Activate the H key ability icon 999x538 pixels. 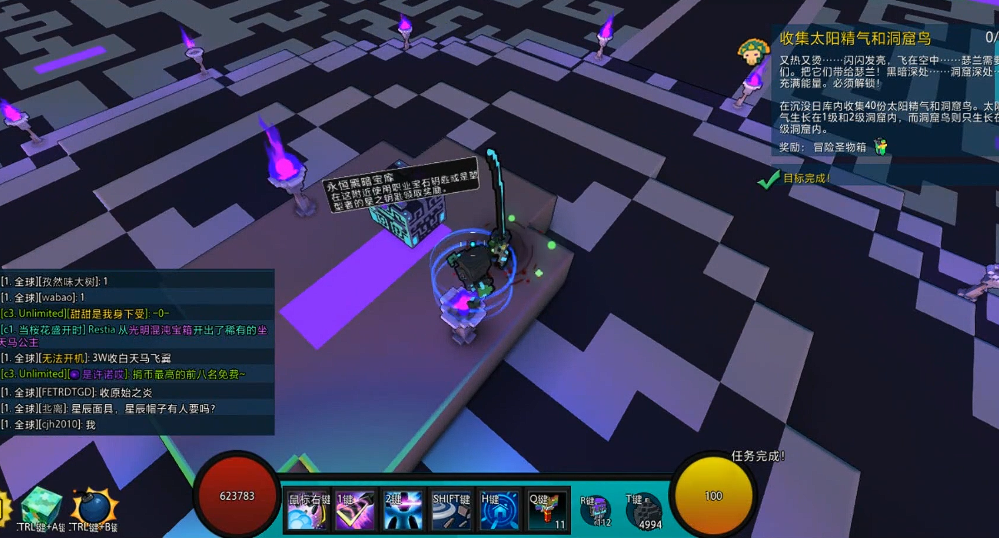[x=499, y=510]
